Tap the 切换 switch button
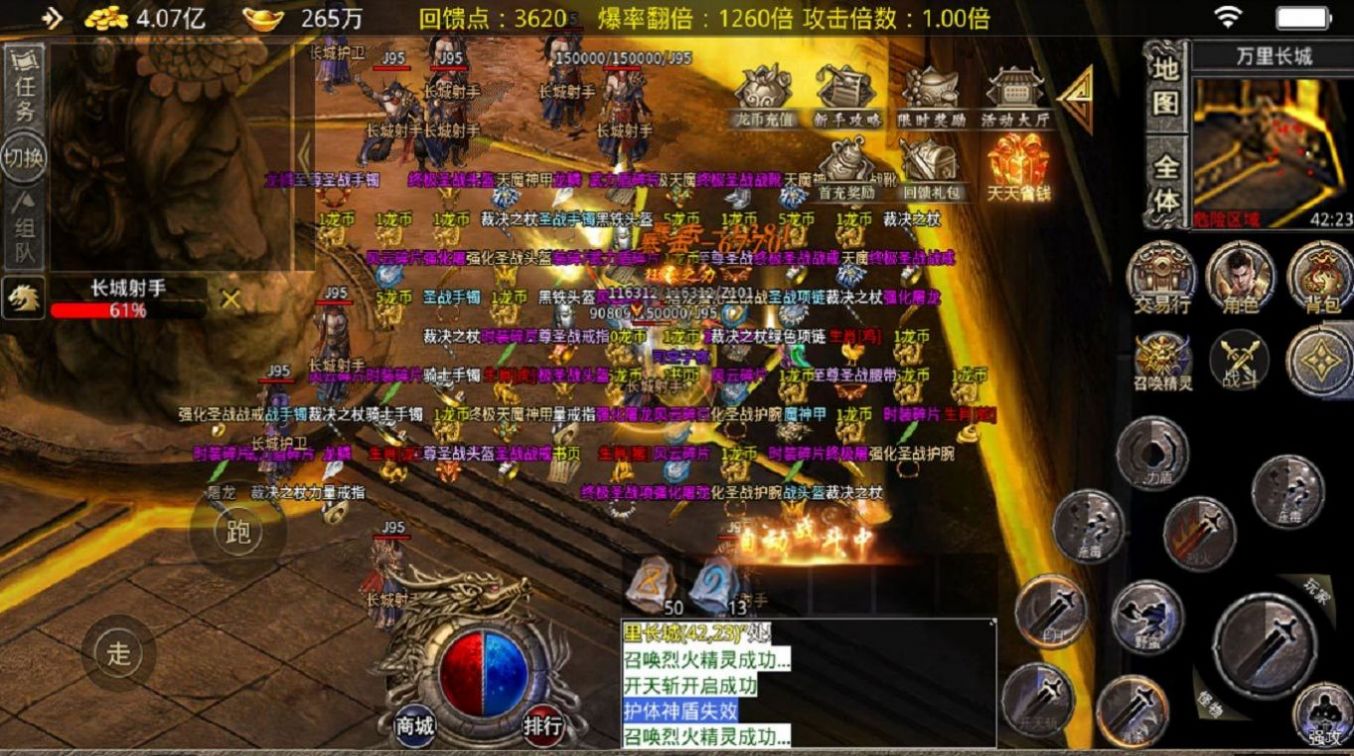 (x=24, y=158)
